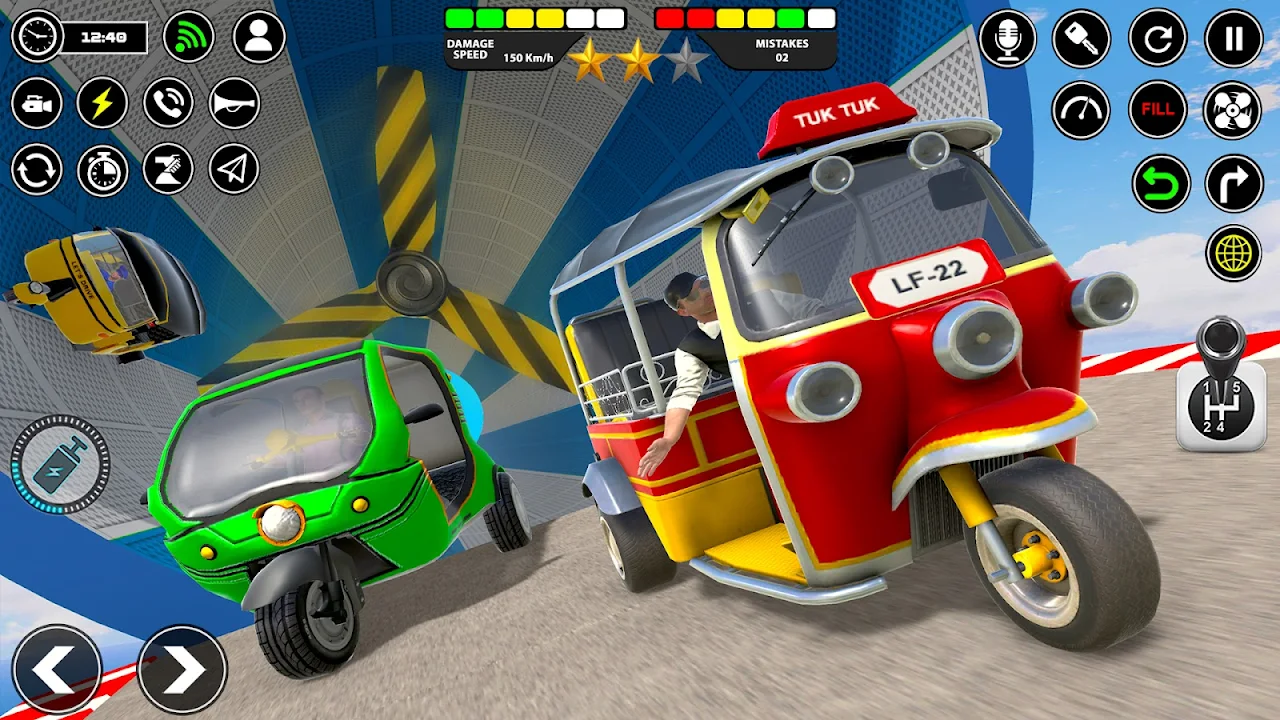Click the phone call icon
Image resolution: width=1280 pixels, height=720 pixels.
tap(168, 103)
